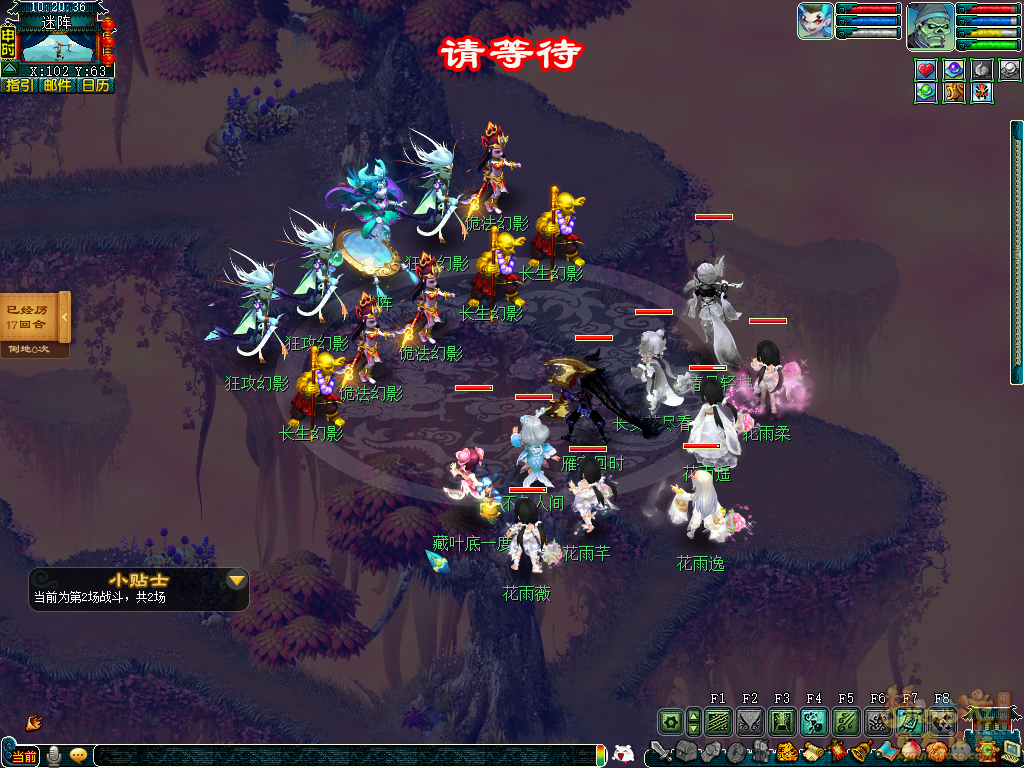Image resolution: width=1024 pixels, height=768 pixels.
Task: Collapse the minimap with the arrow button
Action: click(8, 69)
